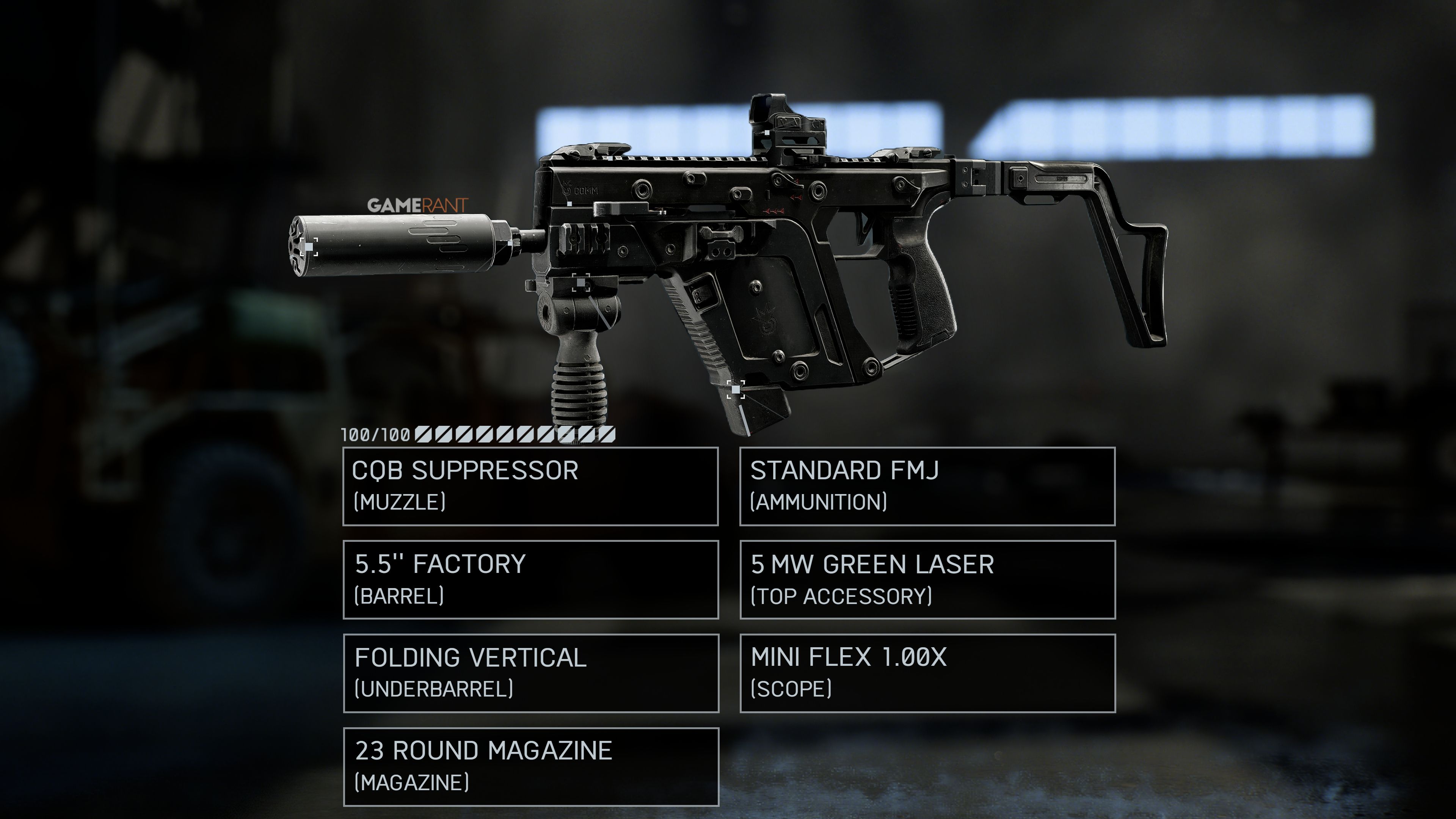Open the Mini Flex 1.00X scope slot

[x=927, y=673]
